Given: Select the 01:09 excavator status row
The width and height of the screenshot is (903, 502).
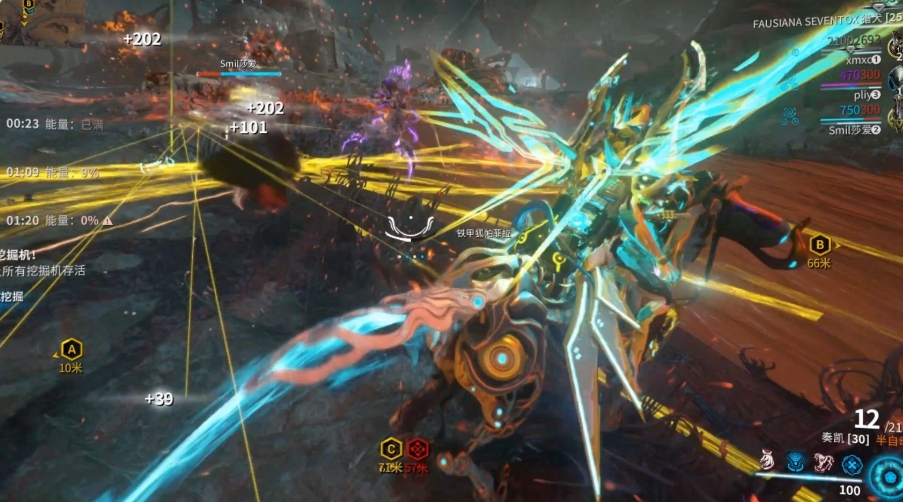Looking at the screenshot, I should tap(53, 172).
